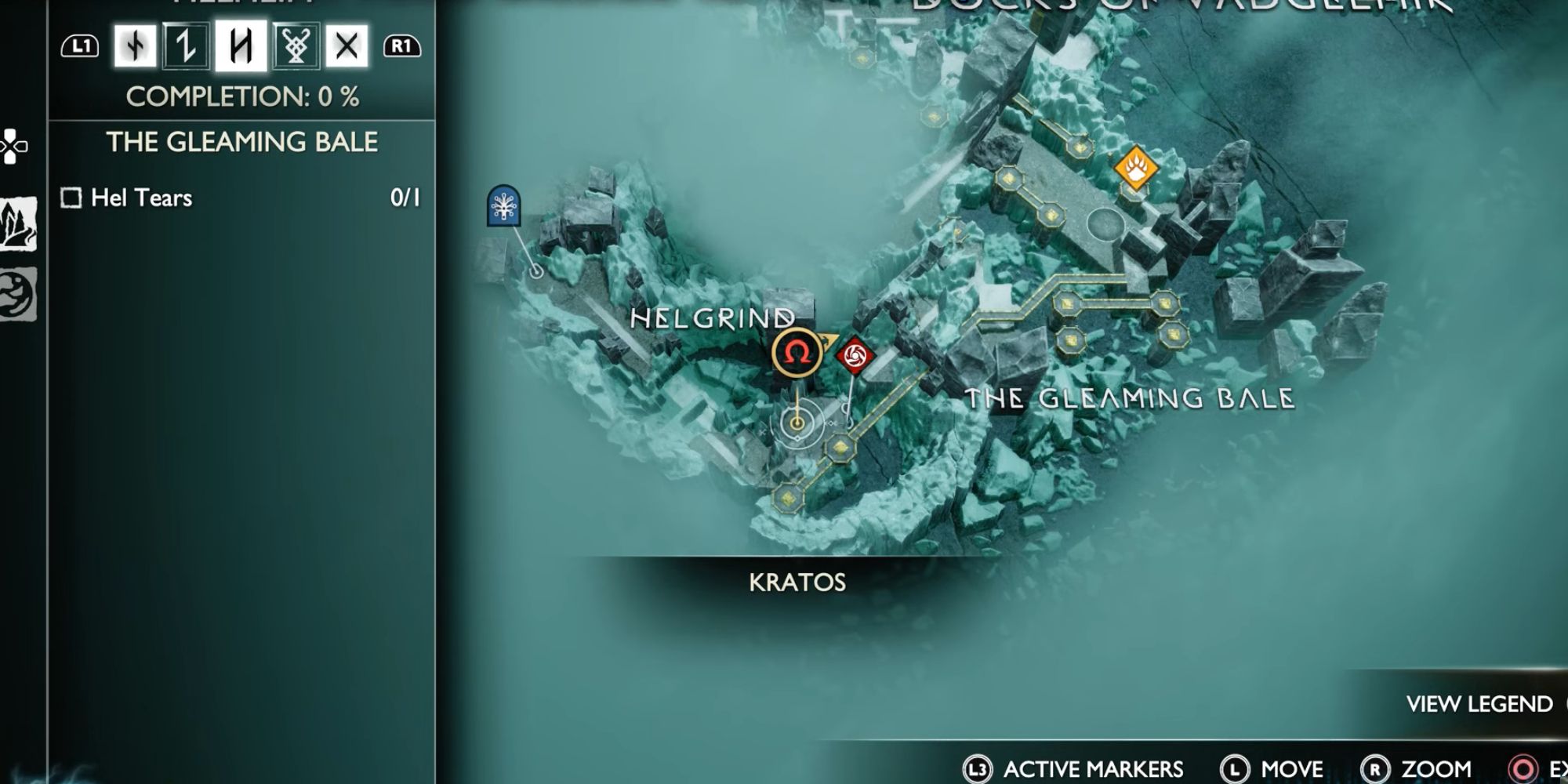Check the Hel Tears collectible checkbox

(71, 198)
